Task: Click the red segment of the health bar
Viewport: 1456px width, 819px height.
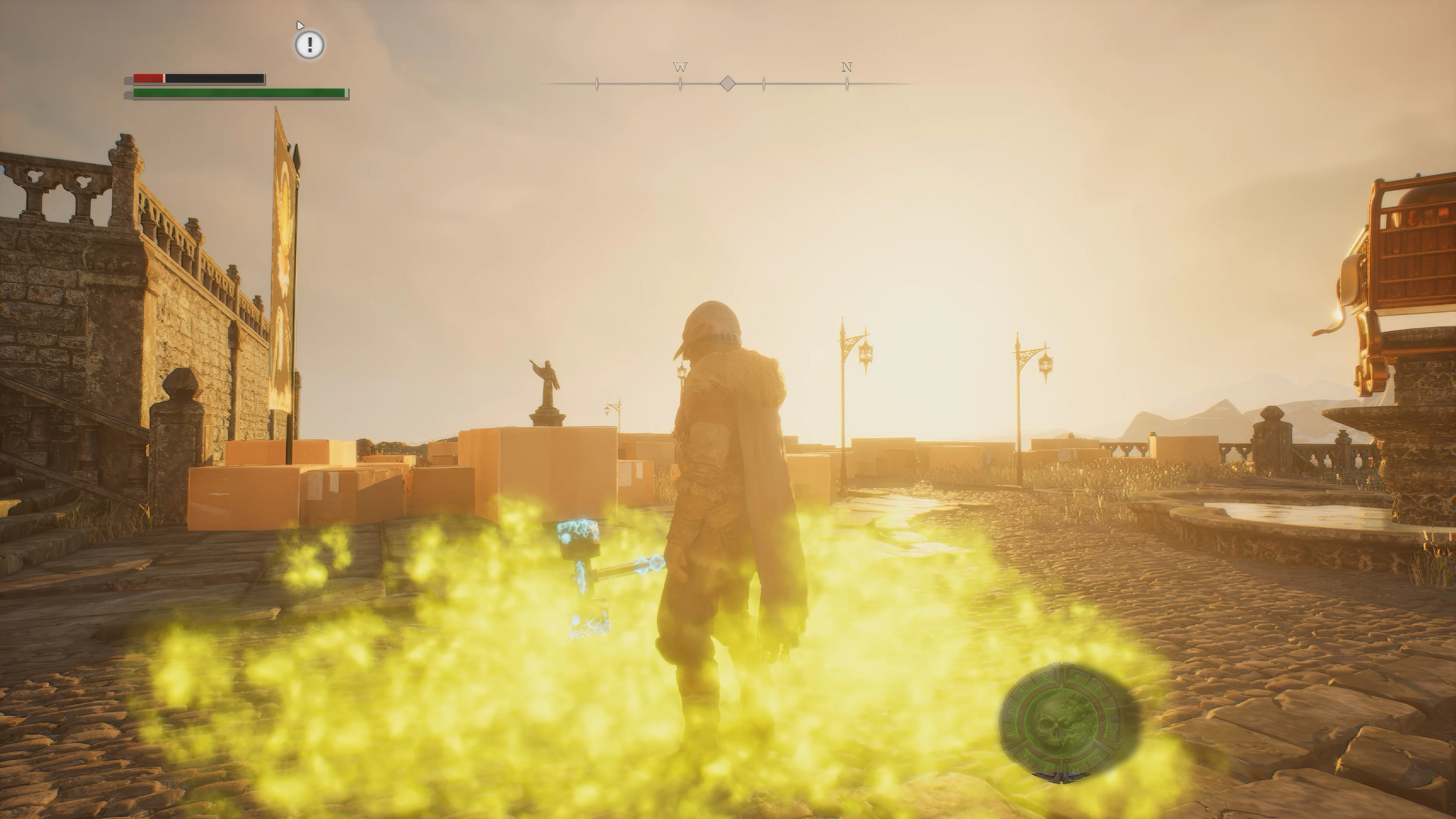Action: tap(148, 77)
